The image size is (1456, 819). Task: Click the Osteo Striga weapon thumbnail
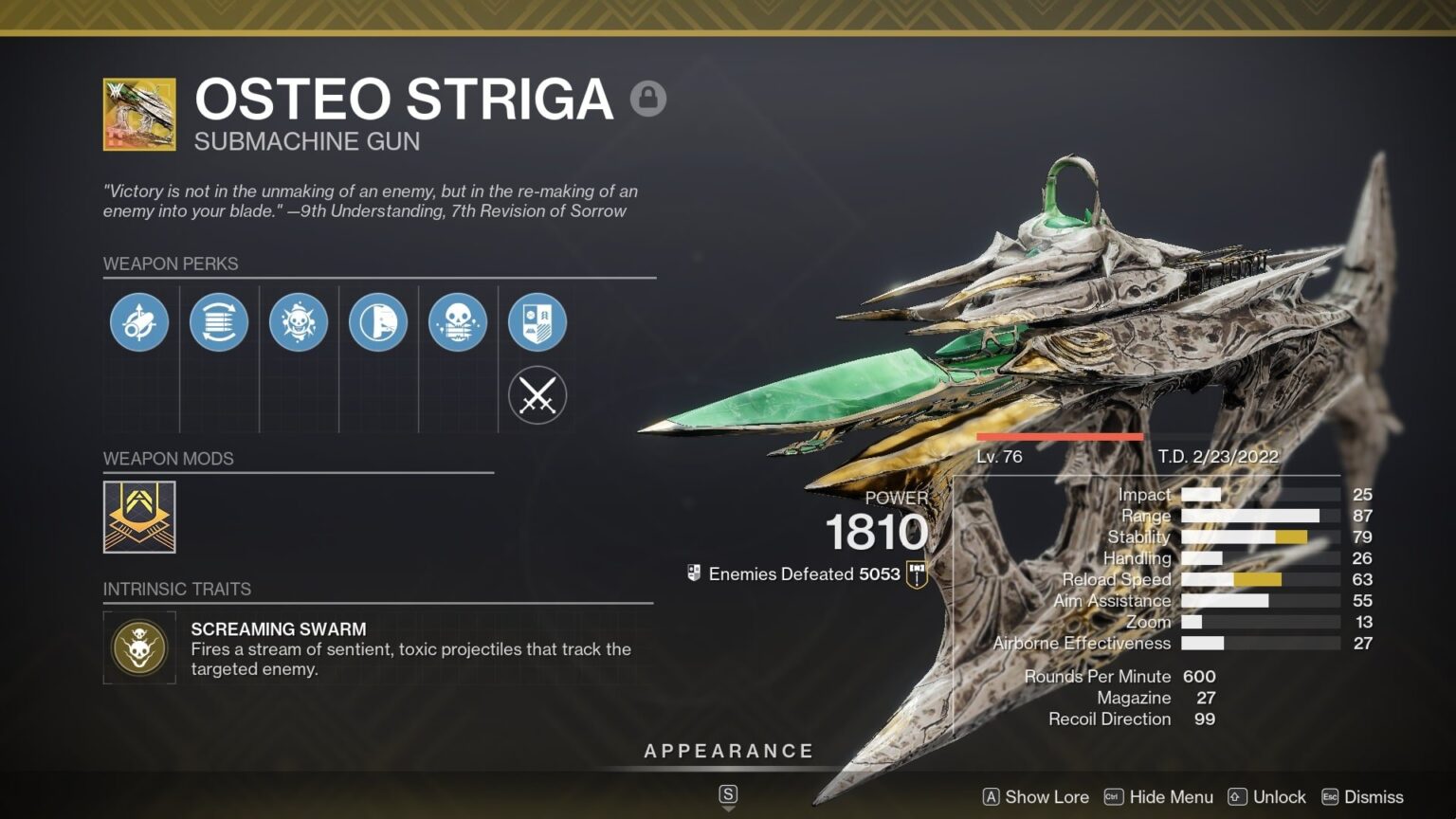[x=138, y=114]
